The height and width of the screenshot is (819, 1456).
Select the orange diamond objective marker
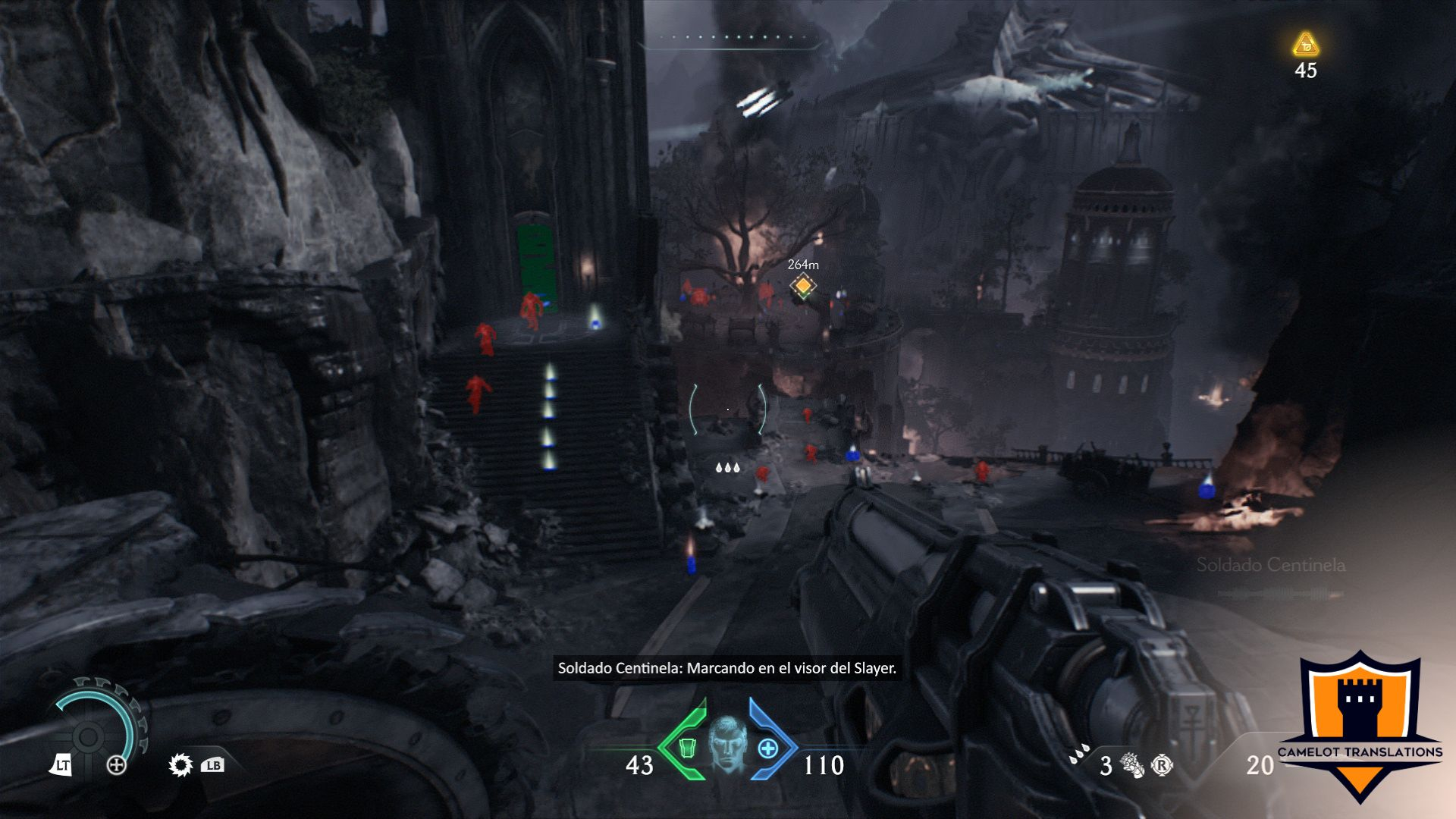(x=802, y=286)
